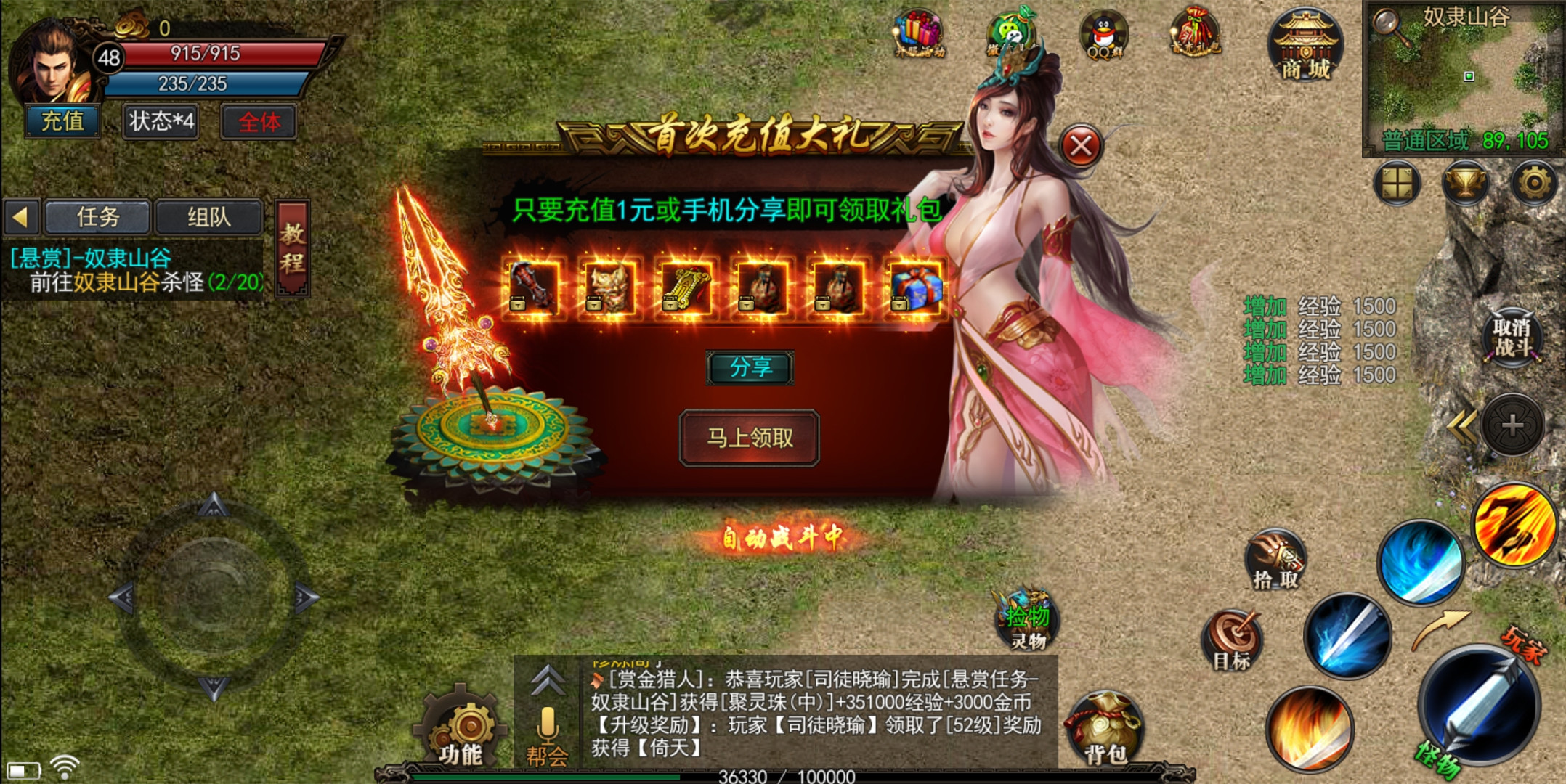This screenshot has height=784, width=1566.
Task: Collapse the quest panel with the left arrow
Action: (x=23, y=216)
